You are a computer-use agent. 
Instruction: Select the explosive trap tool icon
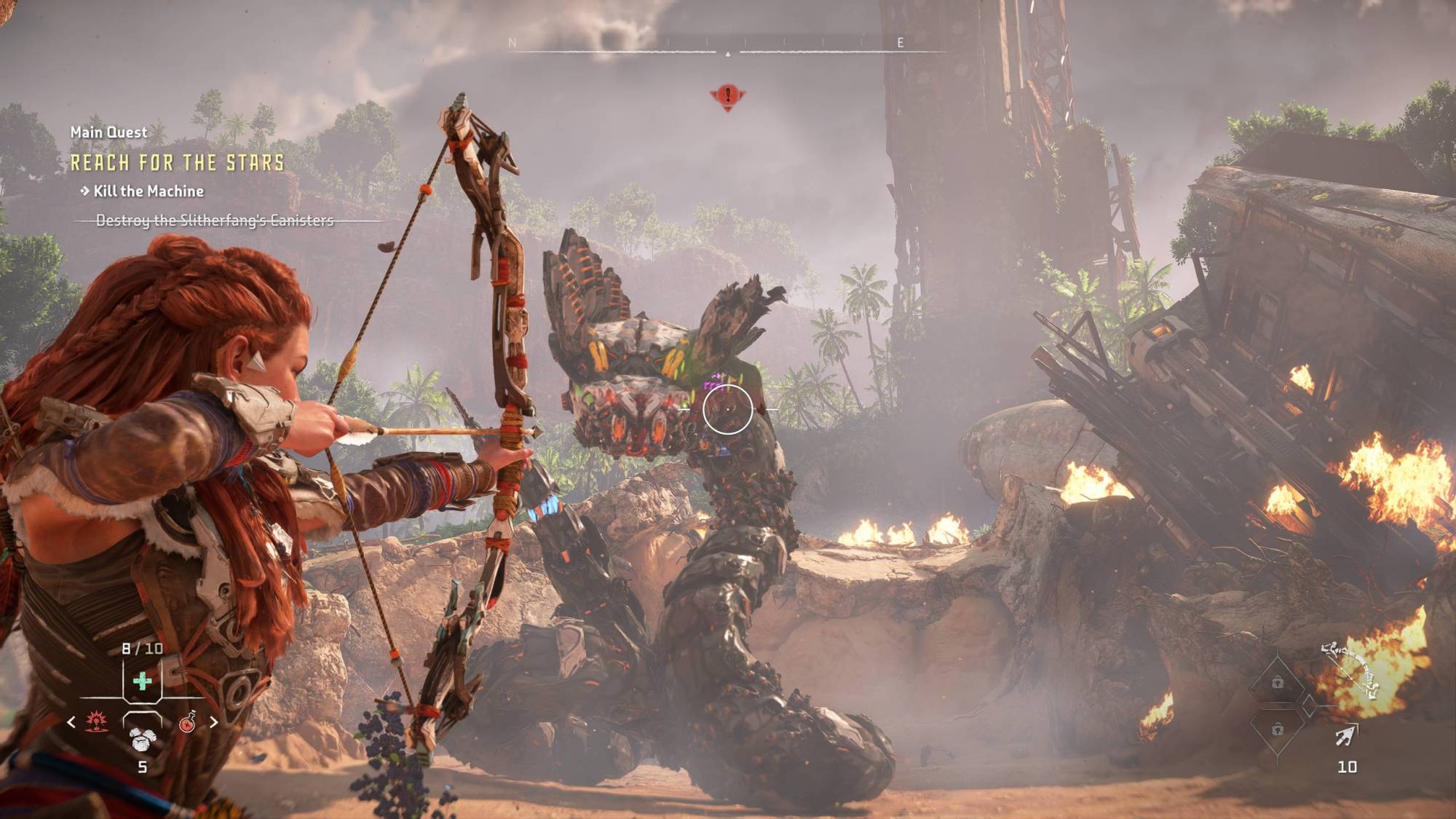[x=96, y=721]
